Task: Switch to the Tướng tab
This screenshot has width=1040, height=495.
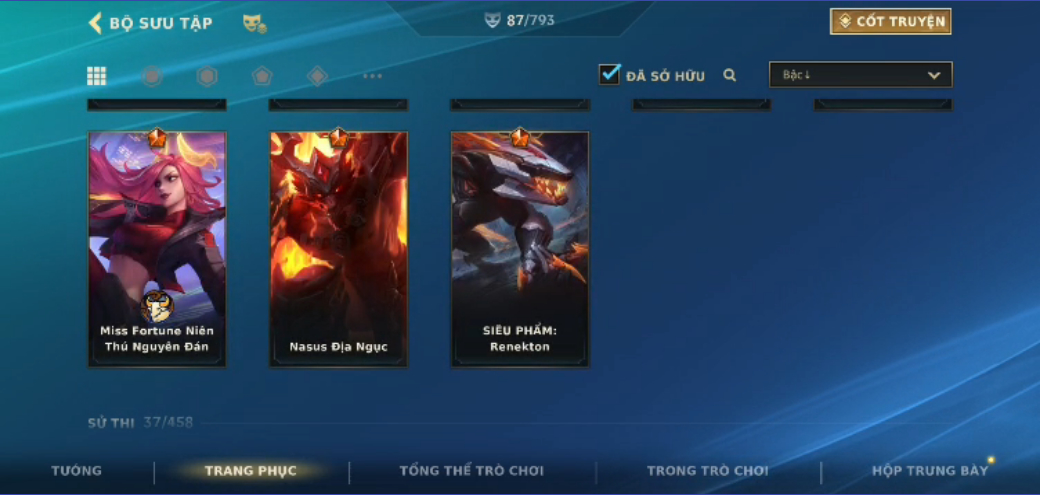Action: pyautogui.click(x=77, y=471)
